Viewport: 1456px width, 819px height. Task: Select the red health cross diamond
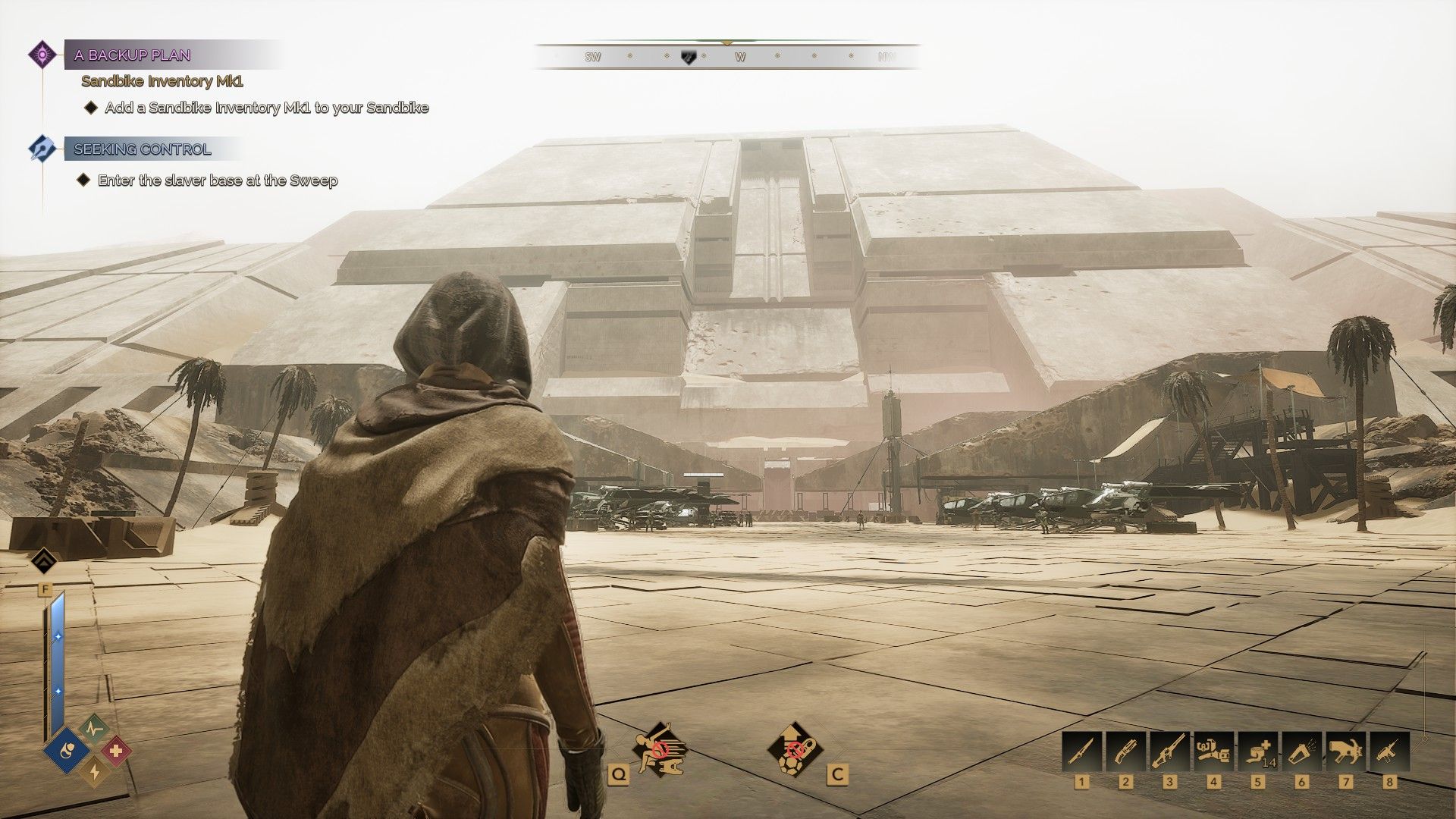(116, 751)
